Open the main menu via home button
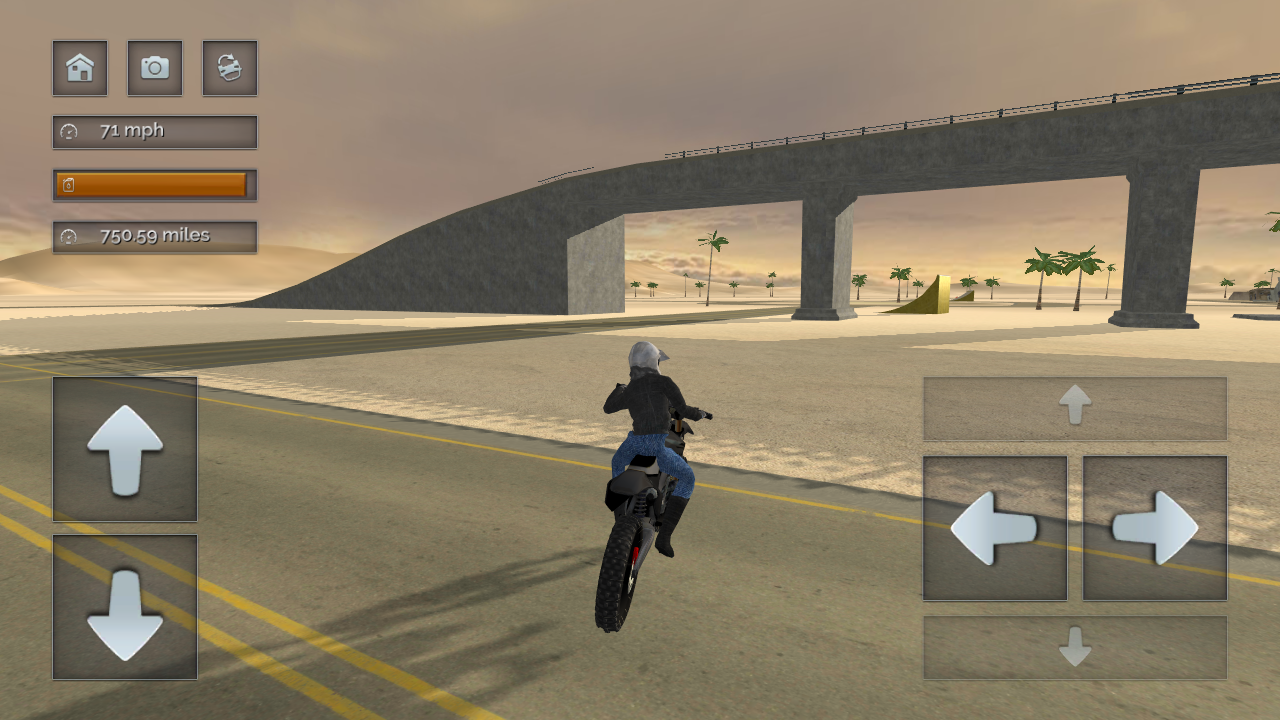 point(79,68)
